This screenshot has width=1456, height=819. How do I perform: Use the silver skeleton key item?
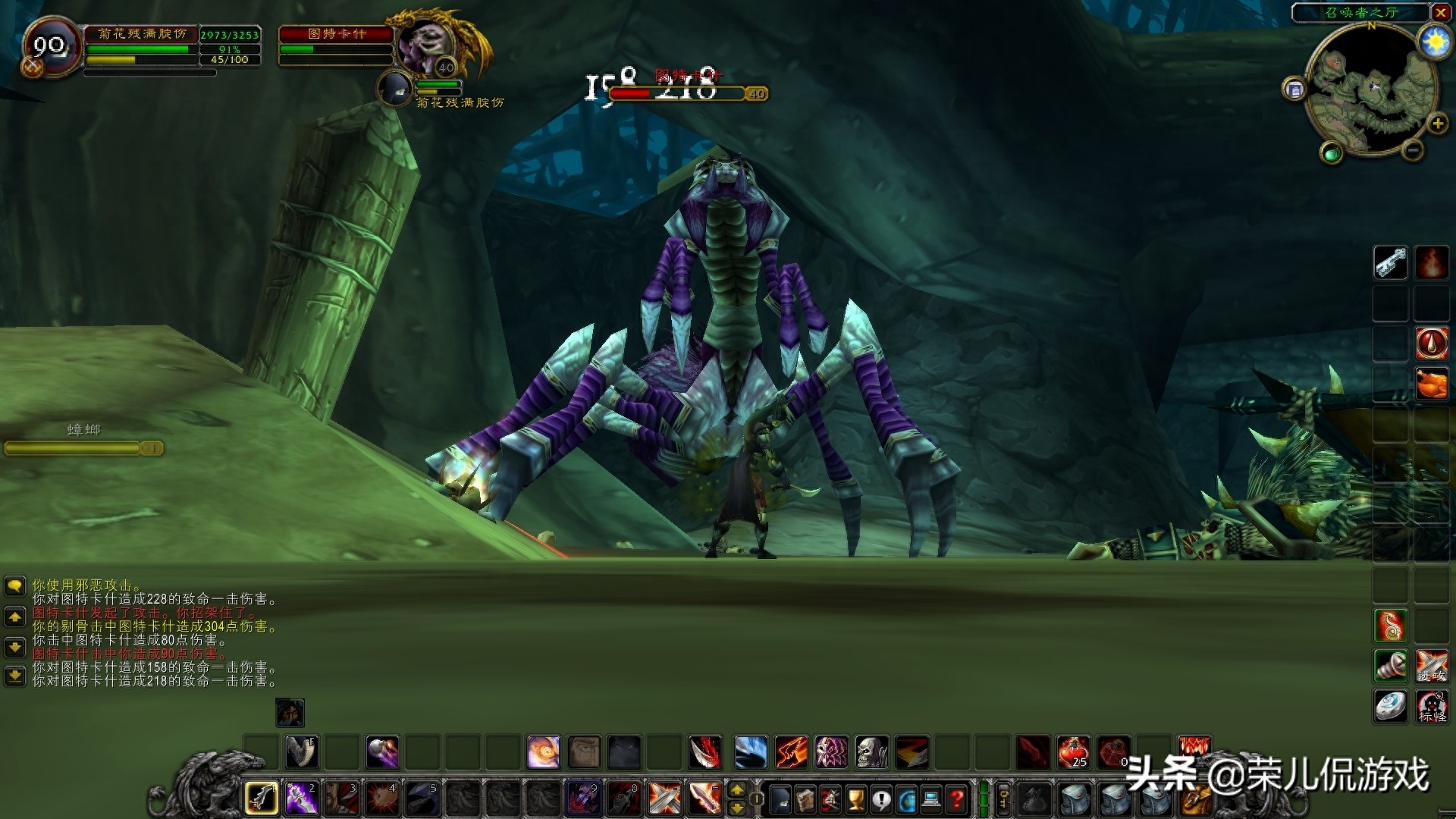tap(1390, 263)
